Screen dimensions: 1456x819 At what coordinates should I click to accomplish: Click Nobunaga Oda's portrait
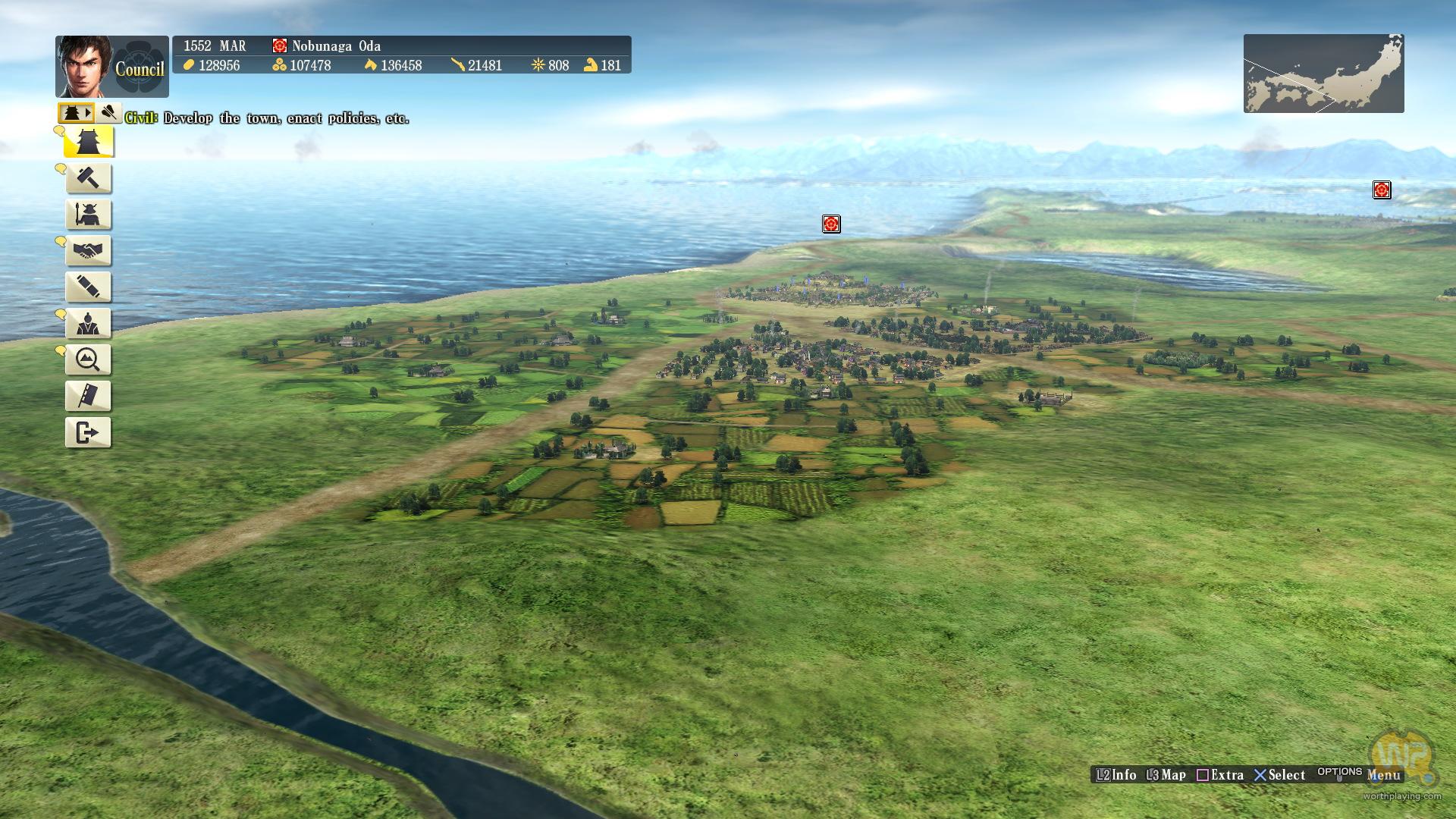point(83,66)
